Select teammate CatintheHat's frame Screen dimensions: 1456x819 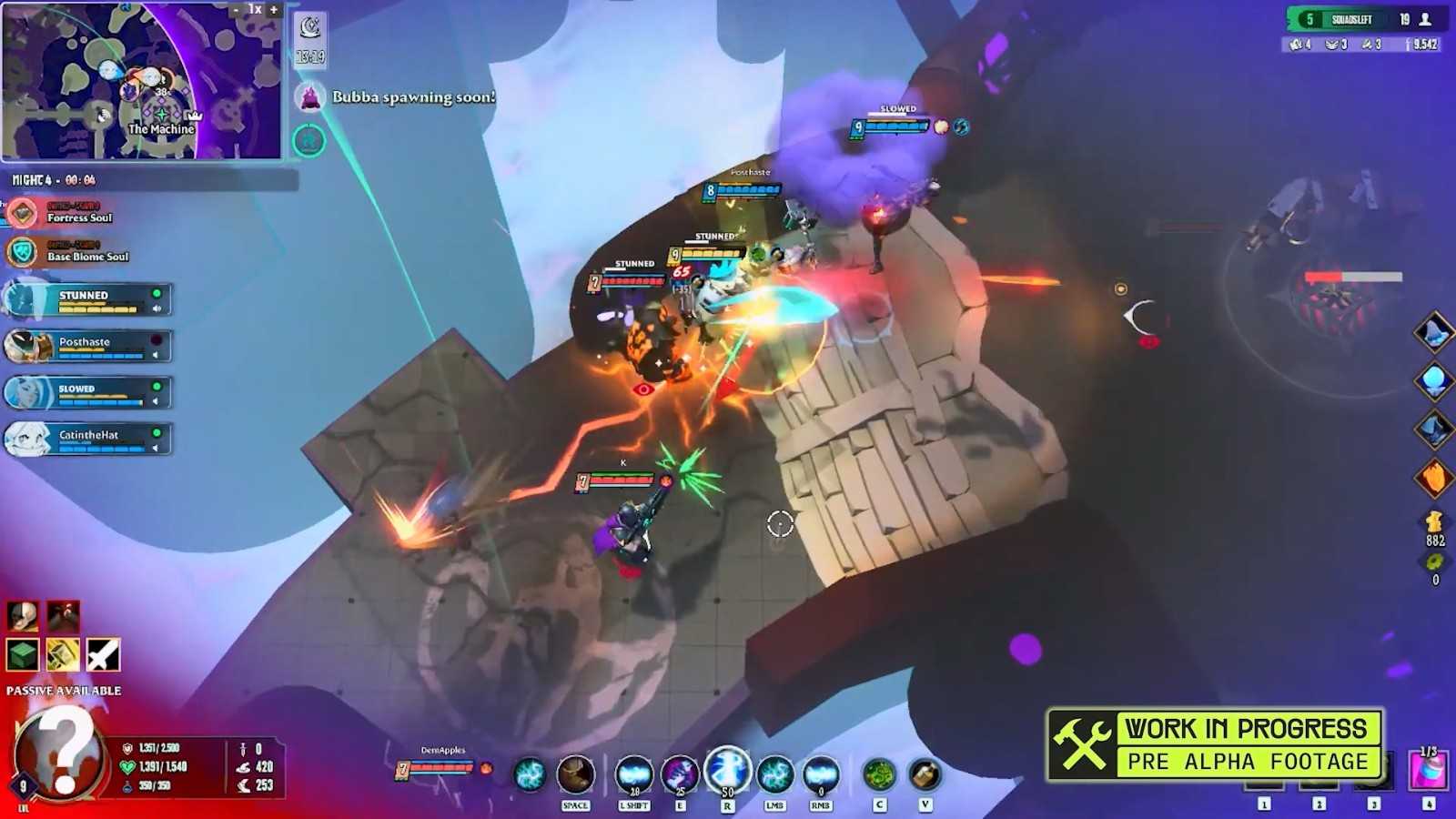click(x=88, y=439)
